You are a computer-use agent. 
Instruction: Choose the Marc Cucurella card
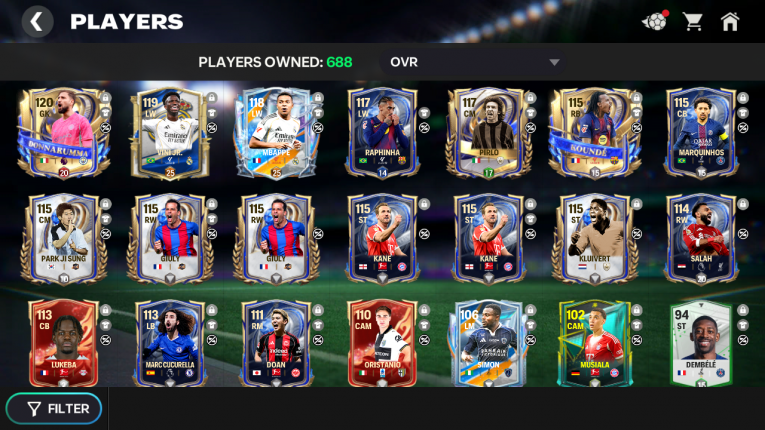pyautogui.click(x=166, y=342)
